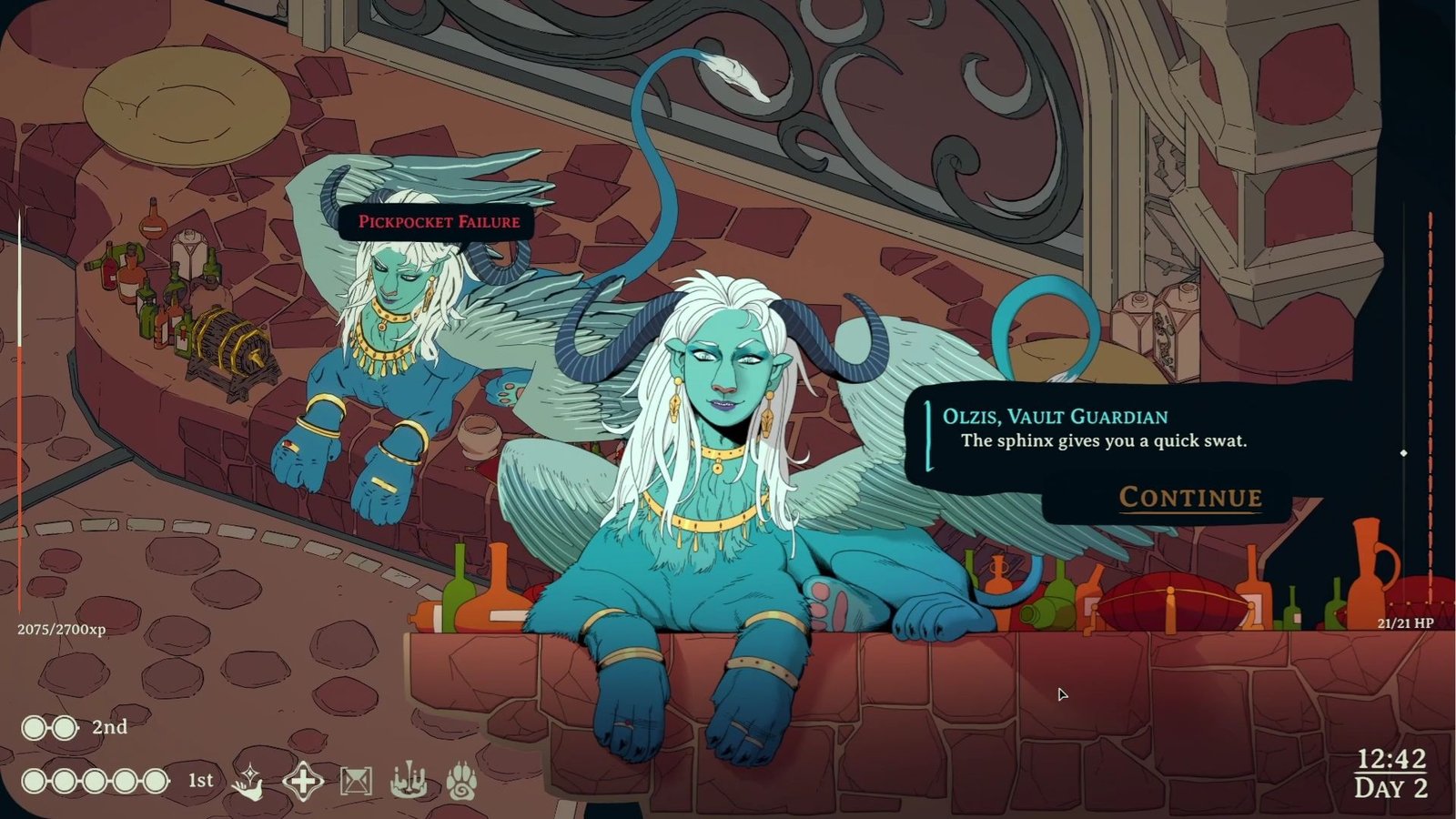Select the 1st level spell slots
1456x819 pixels.
(96, 781)
